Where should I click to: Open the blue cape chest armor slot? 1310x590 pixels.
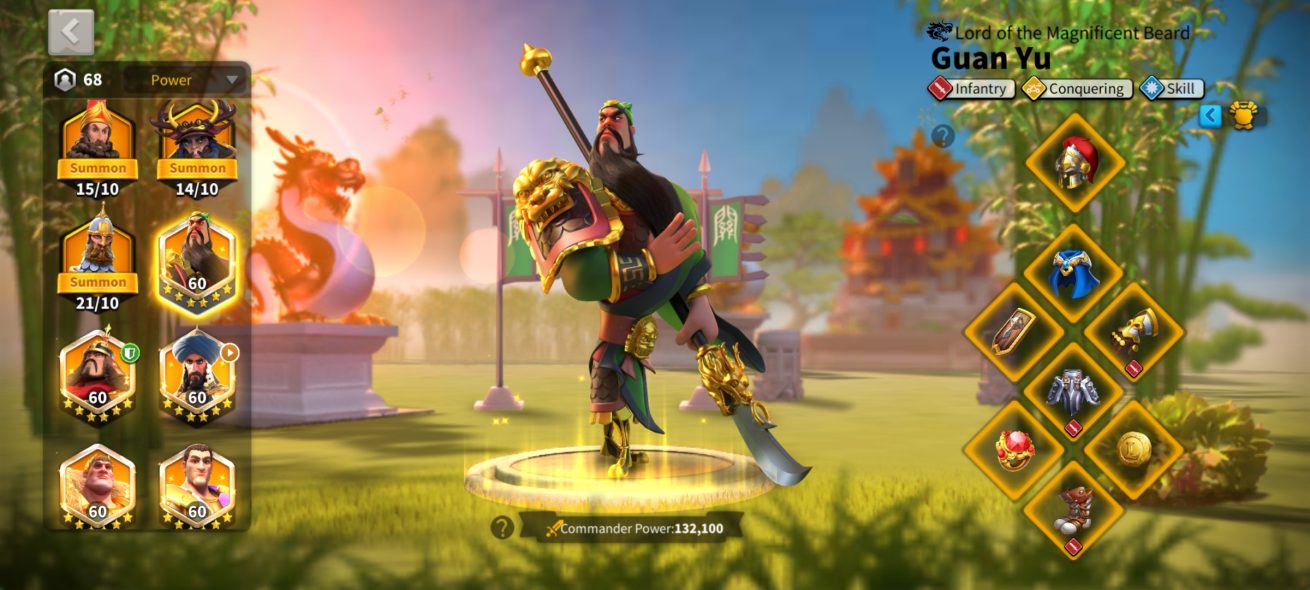pos(1075,272)
